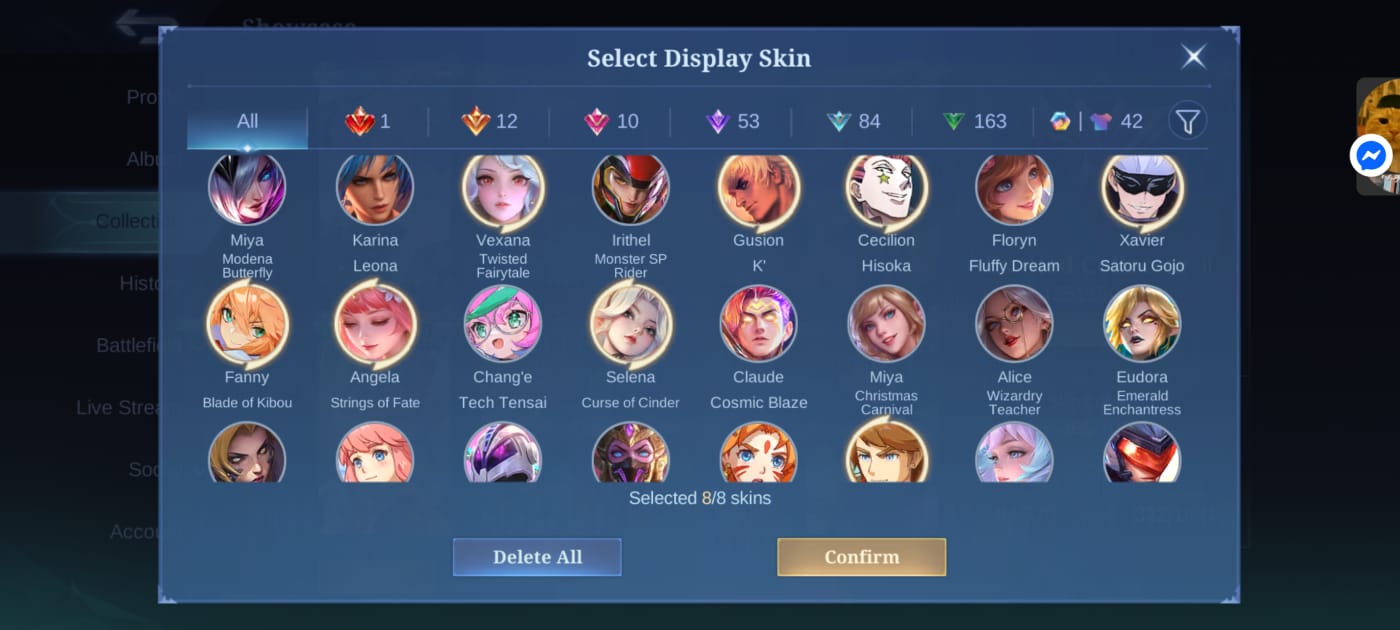Open the pink gem tier with 10 skins
1400x630 pixels.
[x=610, y=122]
